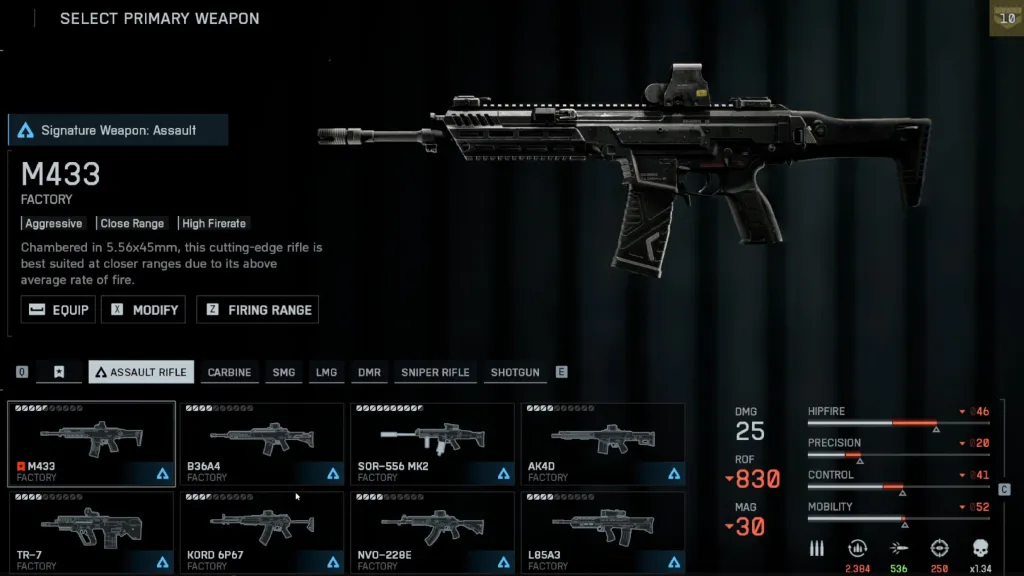Open the favorites bookmark tab
This screenshot has height=576, width=1024.
pyautogui.click(x=59, y=372)
